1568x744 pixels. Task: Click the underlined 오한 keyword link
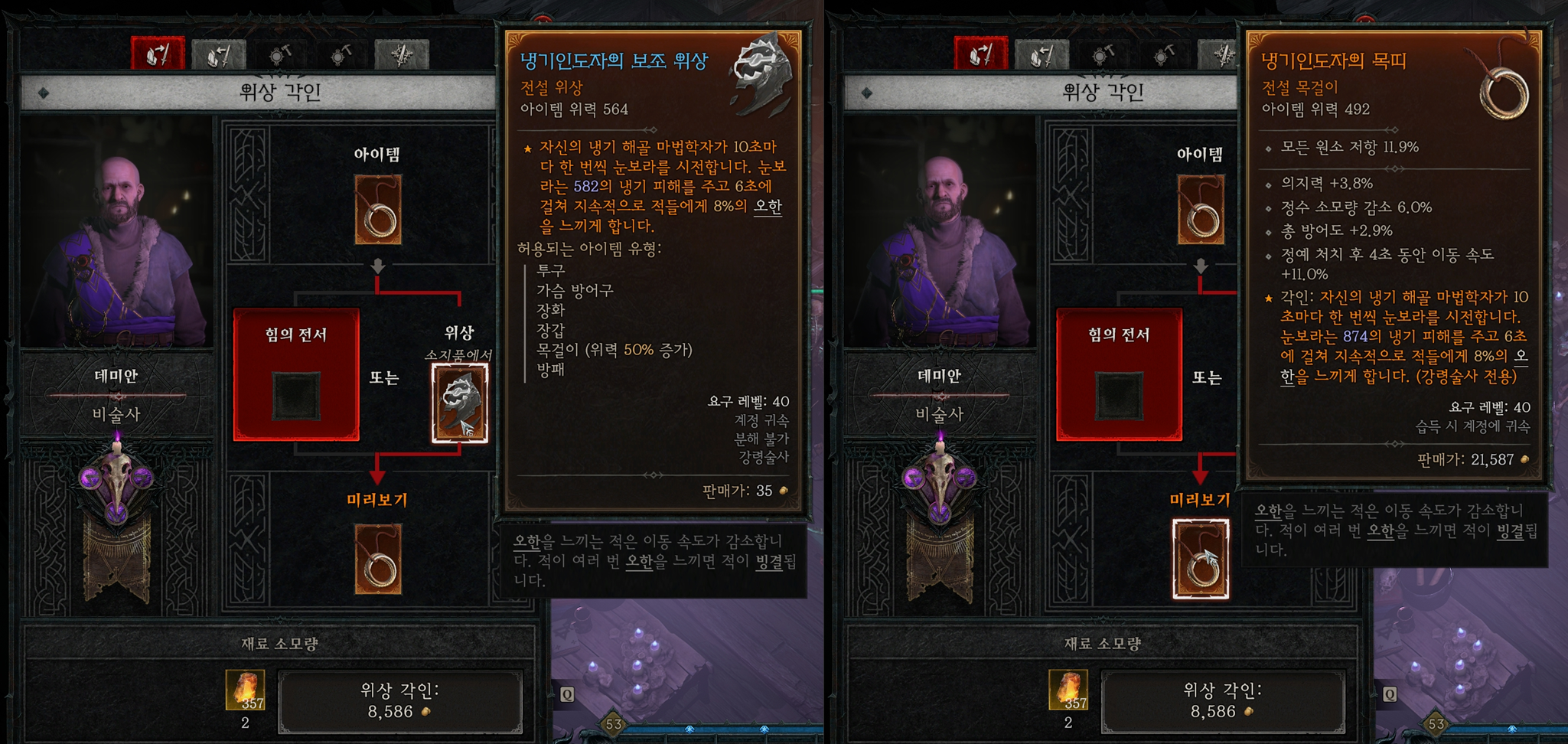(x=529, y=543)
